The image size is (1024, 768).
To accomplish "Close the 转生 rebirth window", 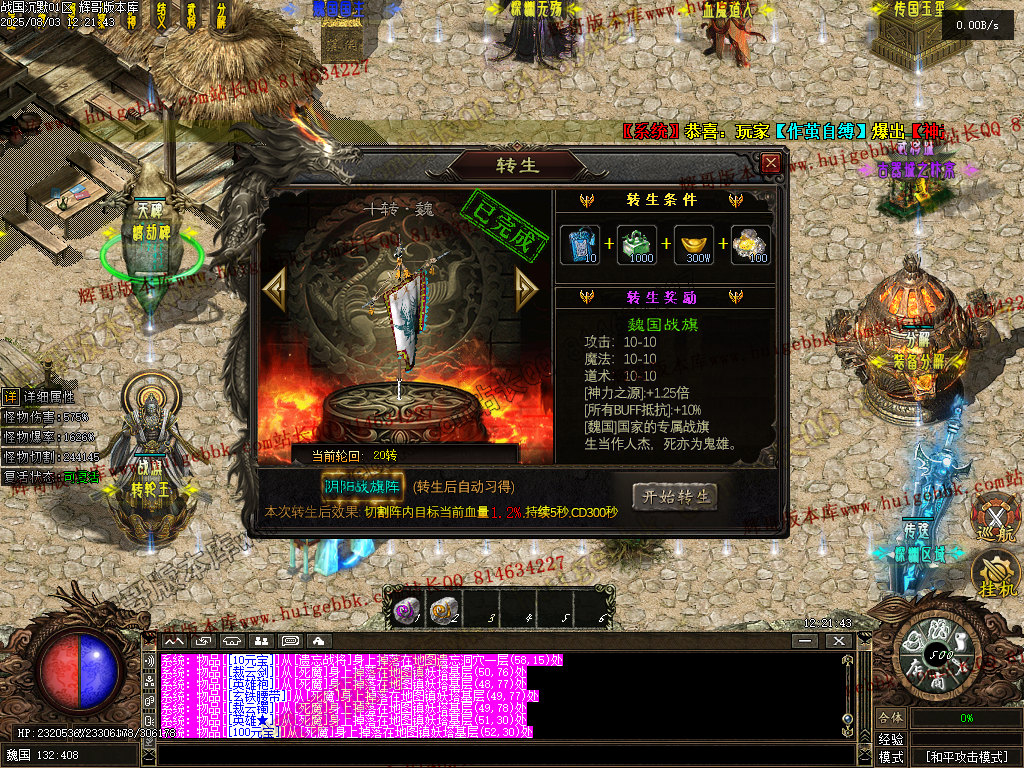I will (x=770, y=163).
